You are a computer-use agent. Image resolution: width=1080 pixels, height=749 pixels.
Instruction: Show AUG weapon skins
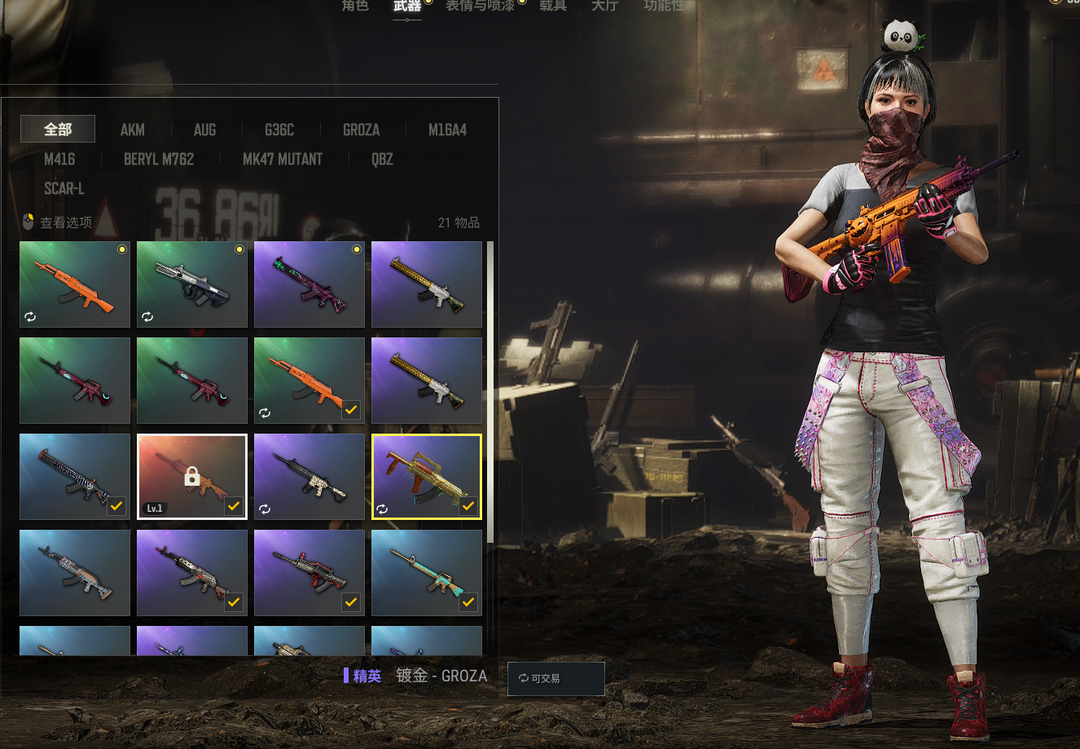(x=205, y=130)
